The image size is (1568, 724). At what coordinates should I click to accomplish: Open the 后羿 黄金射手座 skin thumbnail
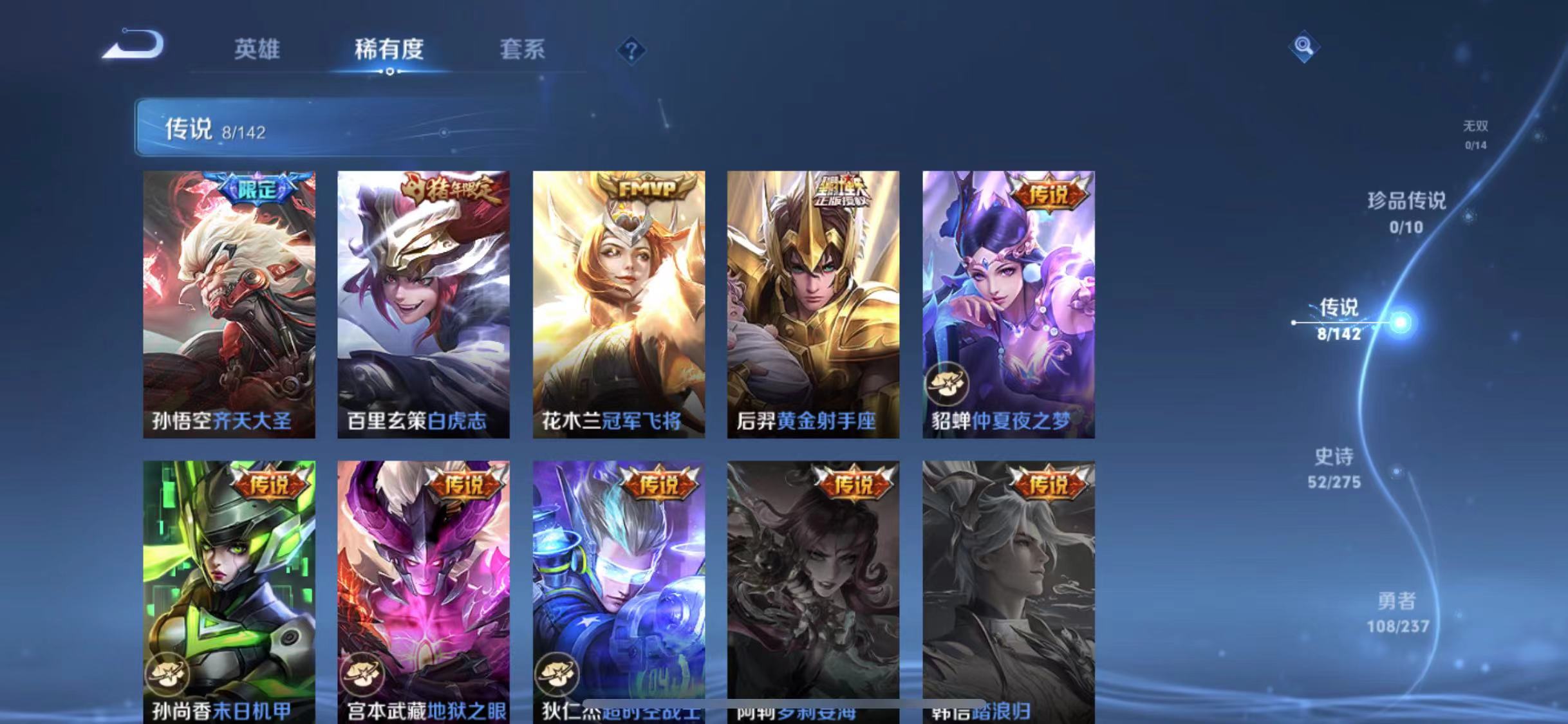click(x=812, y=301)
